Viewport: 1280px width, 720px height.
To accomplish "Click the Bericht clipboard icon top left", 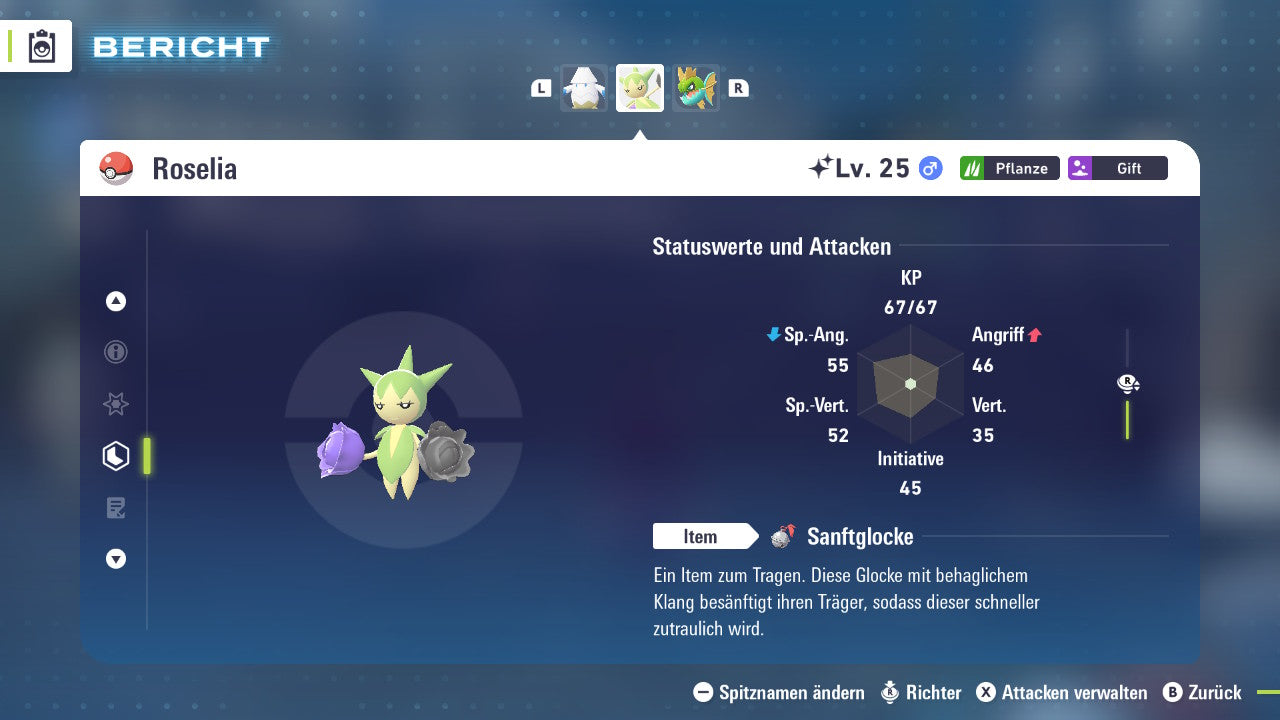I will tap(42, 46).
